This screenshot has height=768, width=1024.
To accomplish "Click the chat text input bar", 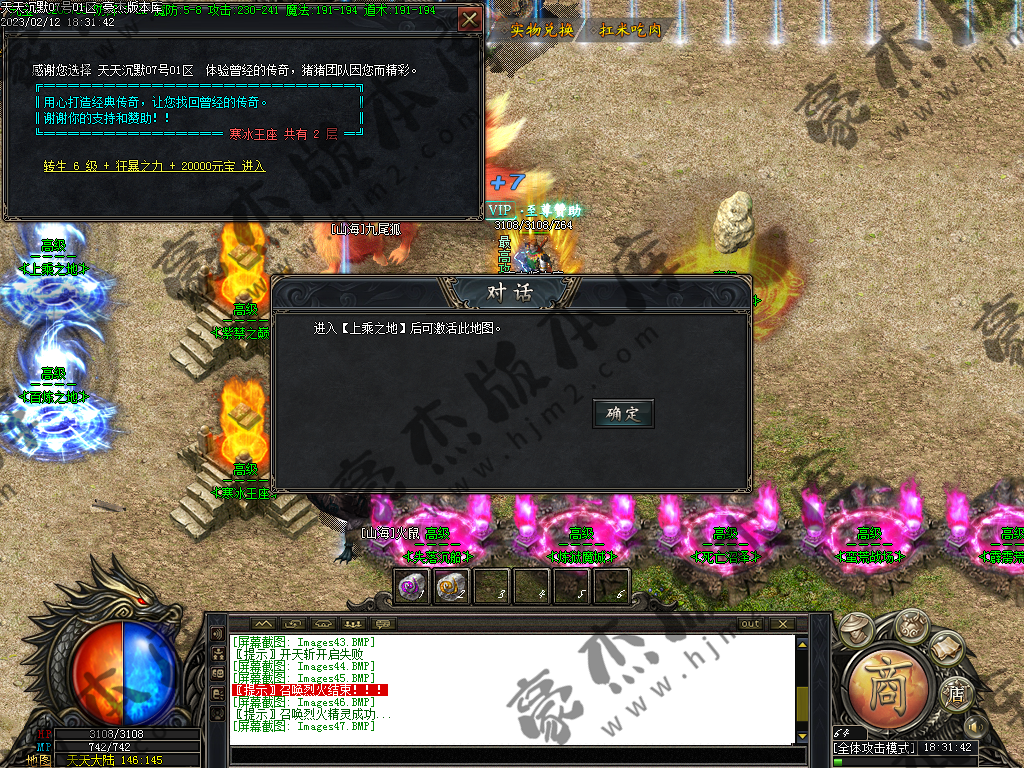I will click(x=510, y=753).
